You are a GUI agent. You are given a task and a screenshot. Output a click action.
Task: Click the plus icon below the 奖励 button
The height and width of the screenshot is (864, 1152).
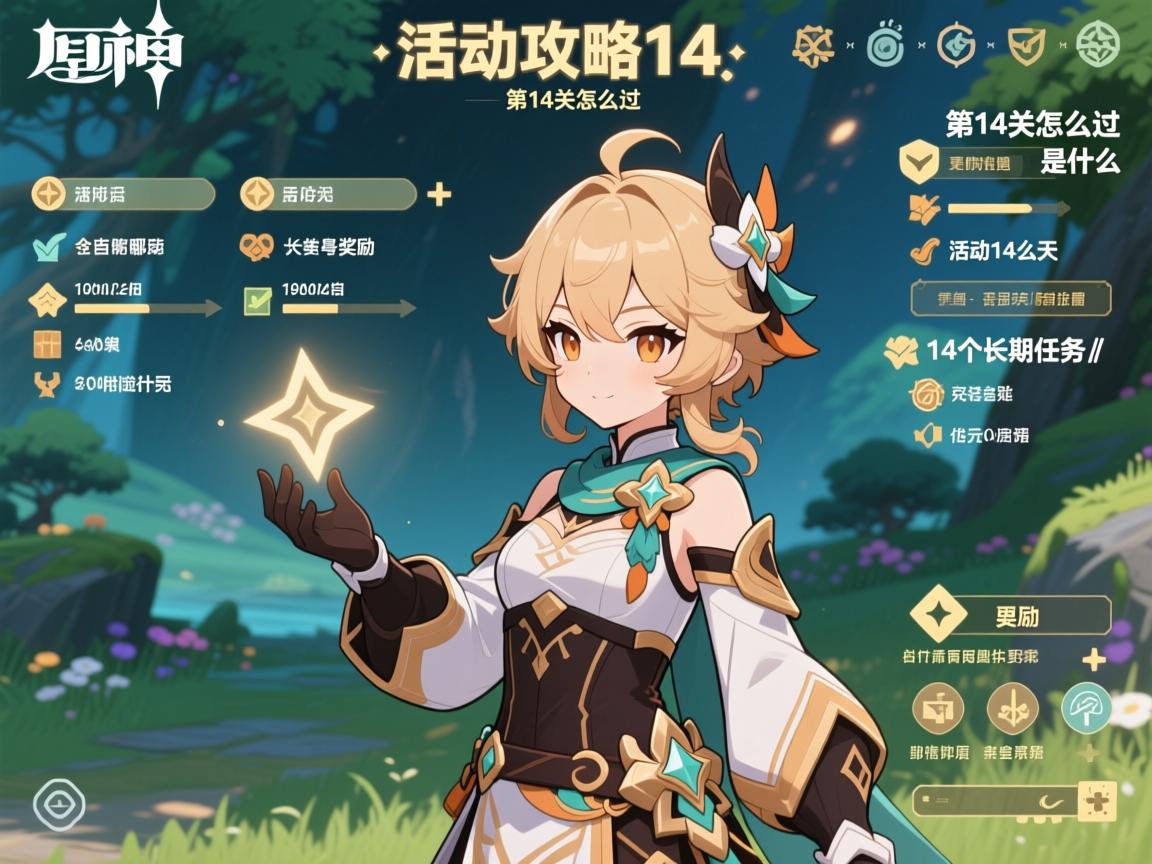(x=1094, y=659)
